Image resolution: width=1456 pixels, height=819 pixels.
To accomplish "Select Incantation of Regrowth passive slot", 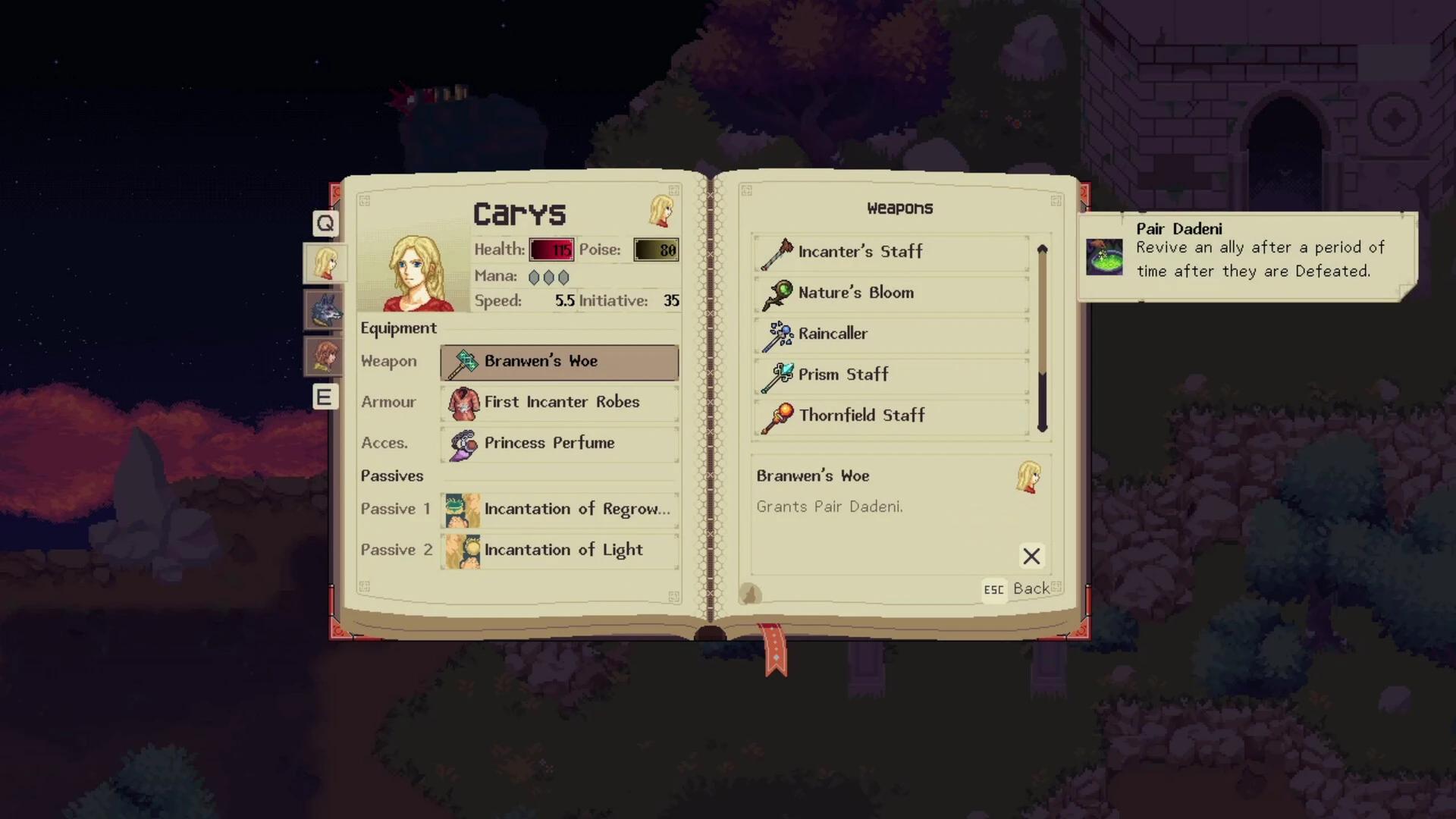I will (x=559, y=510).
